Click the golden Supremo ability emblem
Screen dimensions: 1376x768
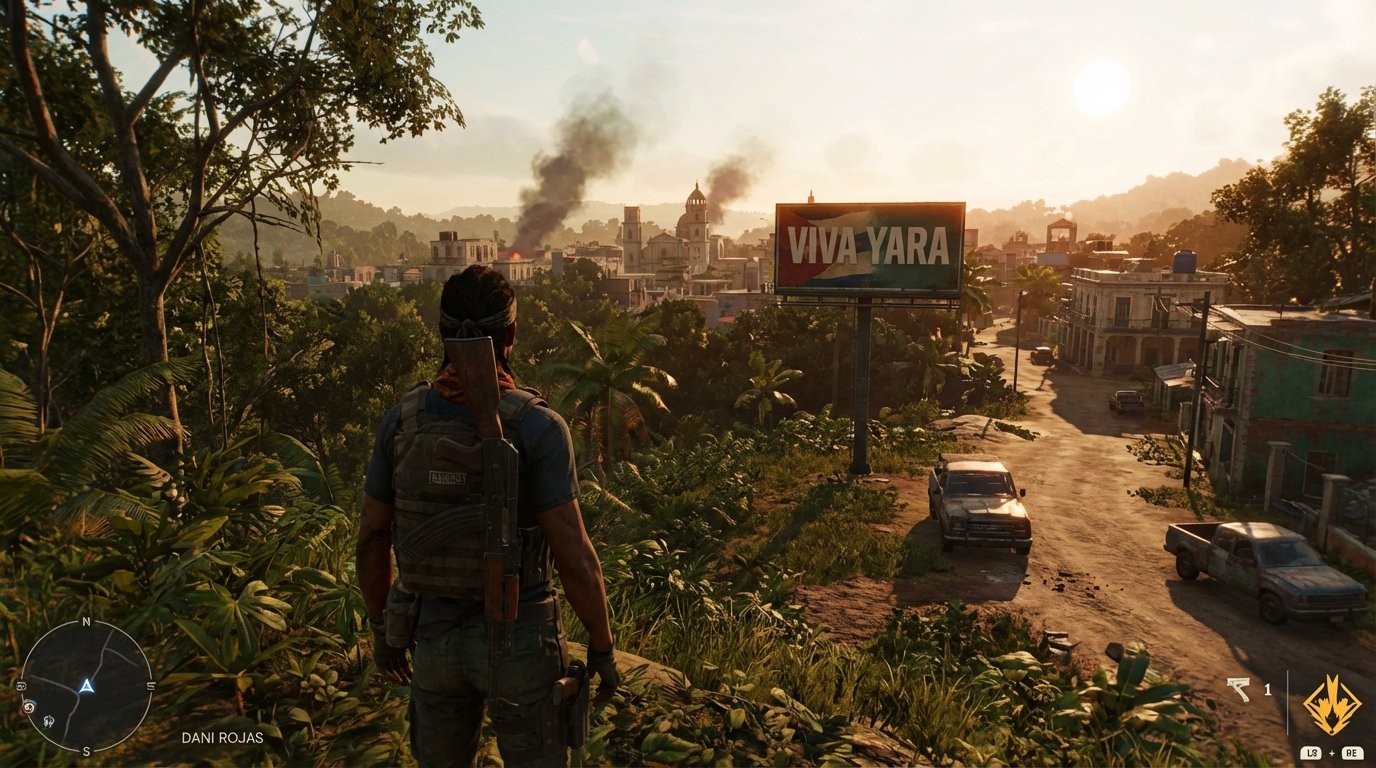[1332, 704]
